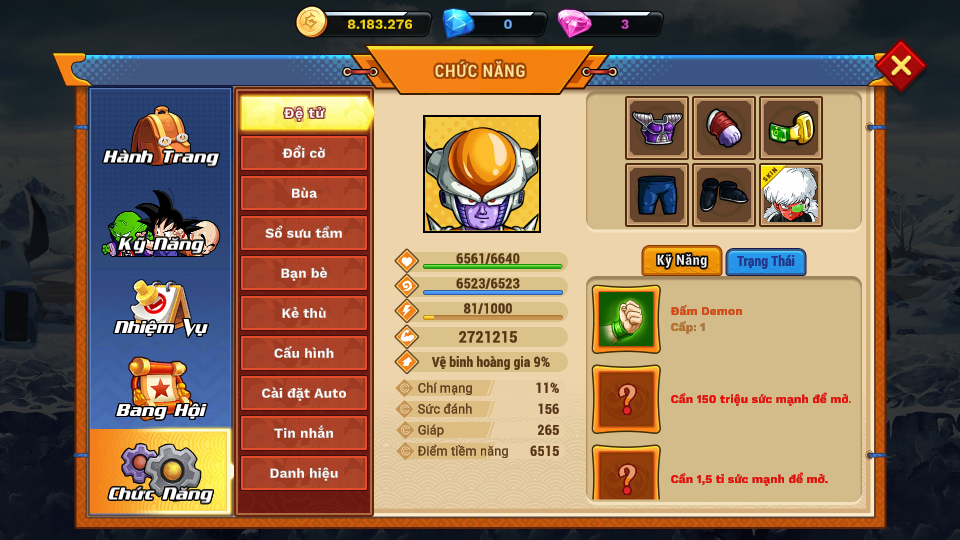This screenshot has height=540, width=960.
Task: Select Cài đặt Auto option
Action: click(x=304, y=393)
